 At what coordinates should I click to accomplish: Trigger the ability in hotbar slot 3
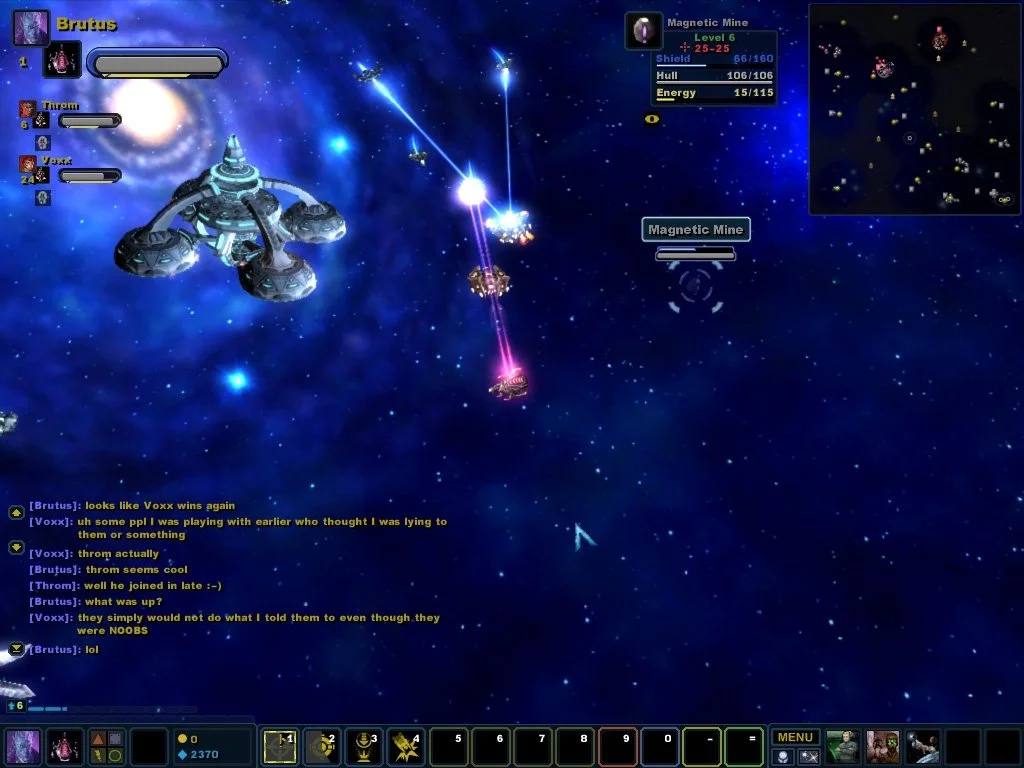(363, 746)
